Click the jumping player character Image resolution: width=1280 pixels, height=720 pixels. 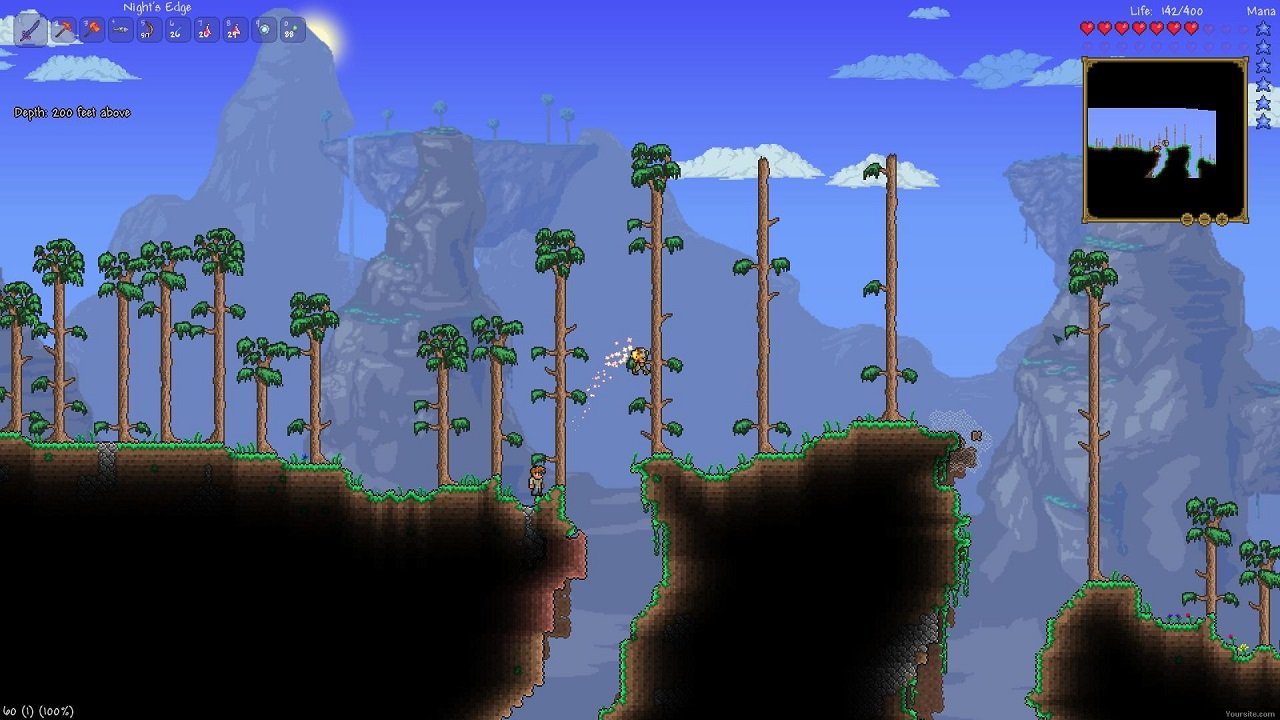coord(641,362)
